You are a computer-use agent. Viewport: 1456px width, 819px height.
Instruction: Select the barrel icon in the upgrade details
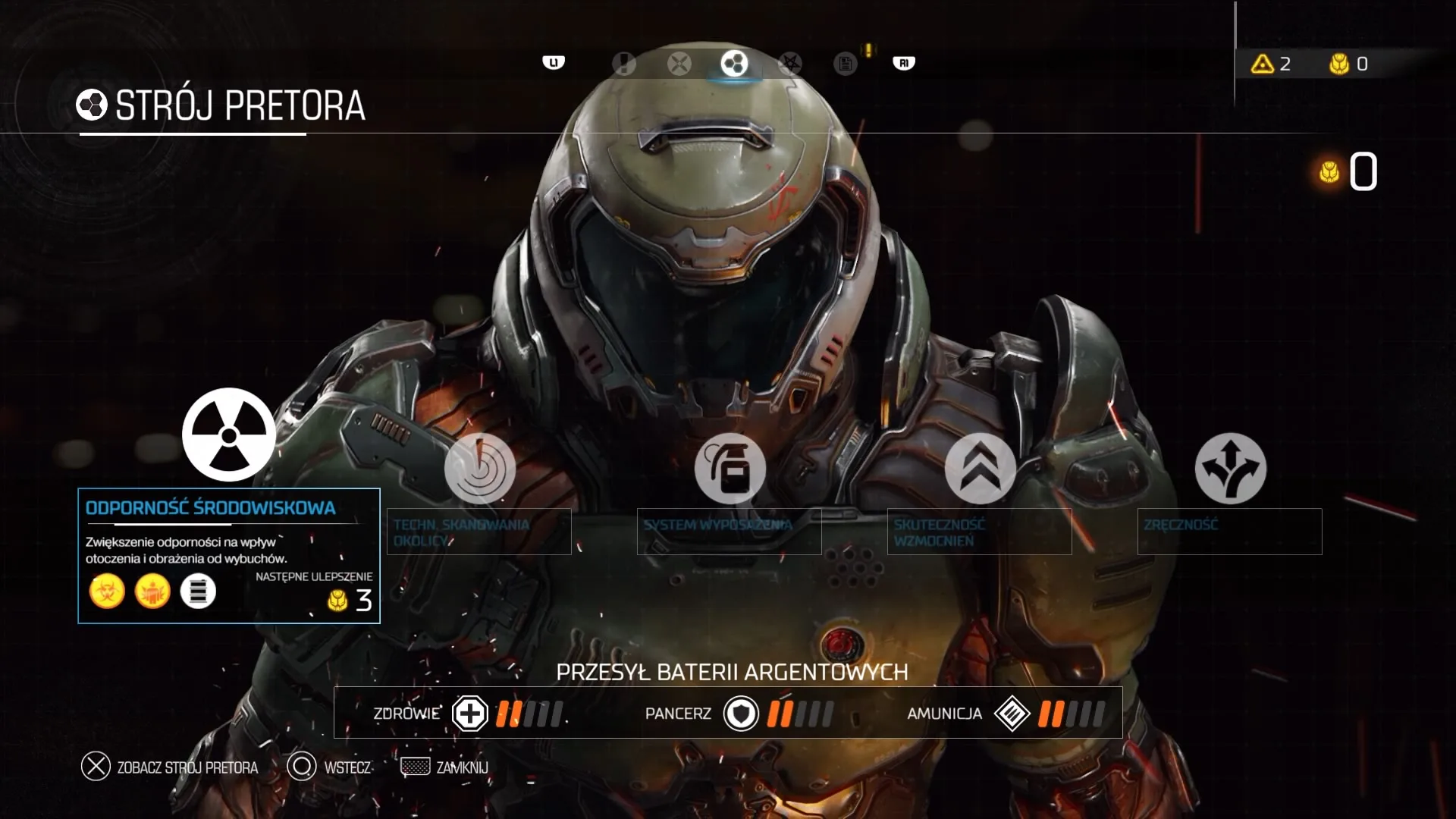pos(199,591)
